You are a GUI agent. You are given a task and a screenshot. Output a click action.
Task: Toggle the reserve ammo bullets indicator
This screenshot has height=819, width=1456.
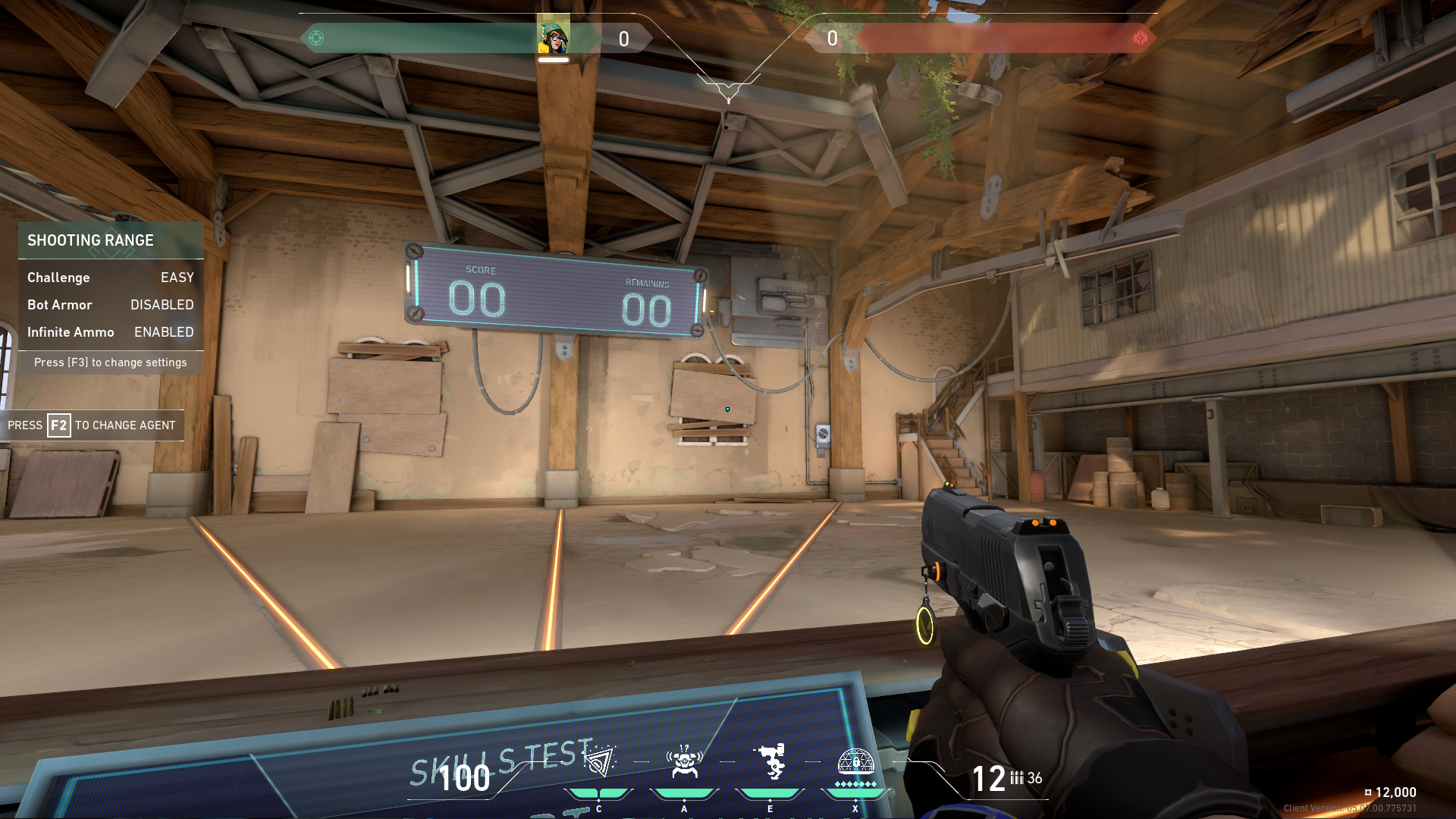(x=1018, y=778)
